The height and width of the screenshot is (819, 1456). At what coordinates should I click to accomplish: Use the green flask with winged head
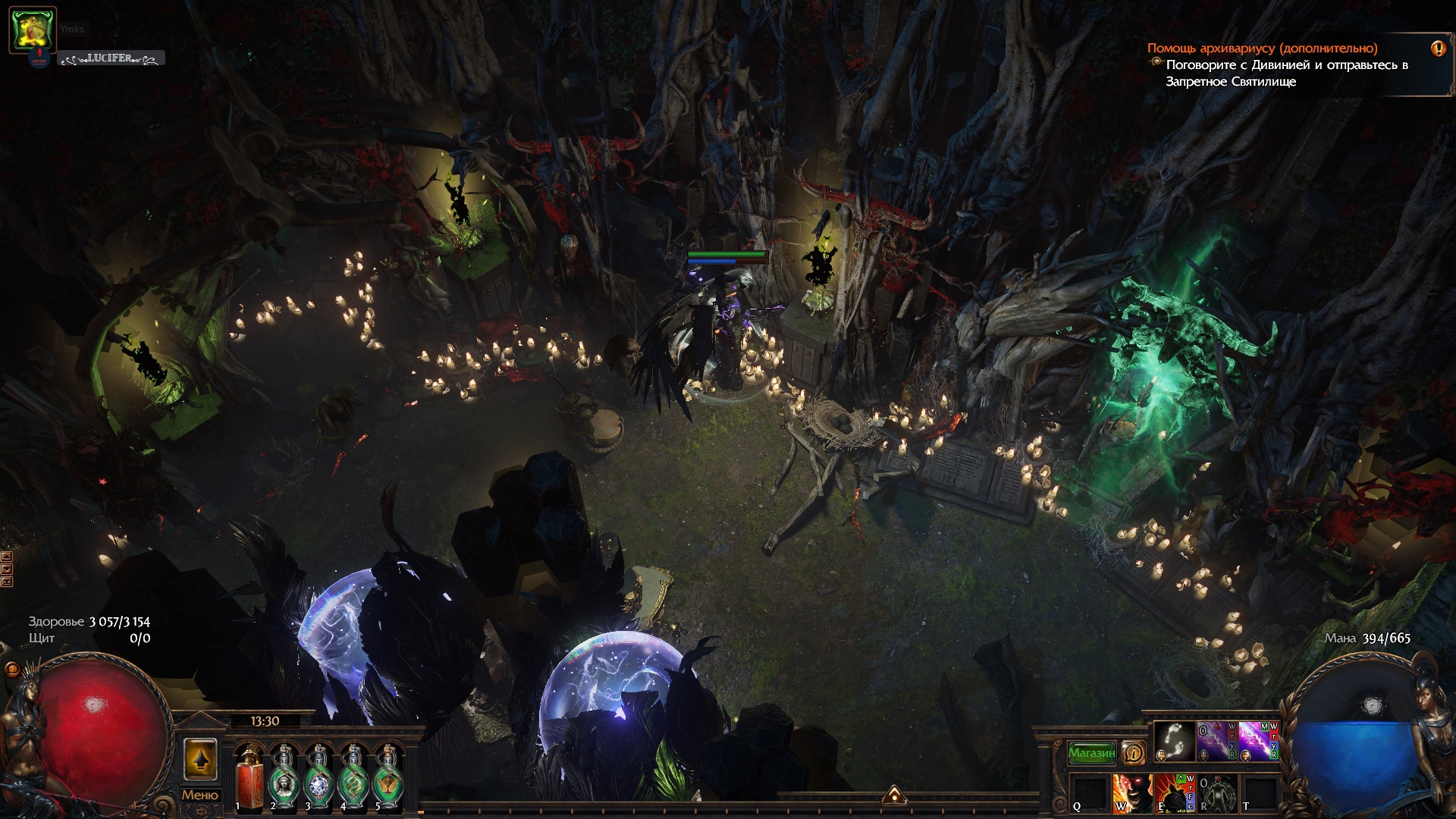point(388,777)
